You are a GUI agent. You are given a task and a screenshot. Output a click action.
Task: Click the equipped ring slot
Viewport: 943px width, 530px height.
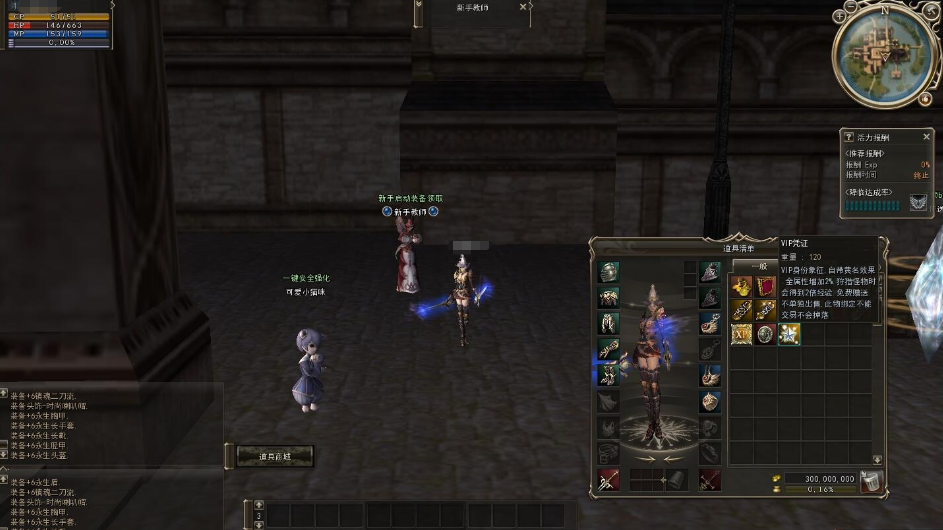click(x=709, y=401)
